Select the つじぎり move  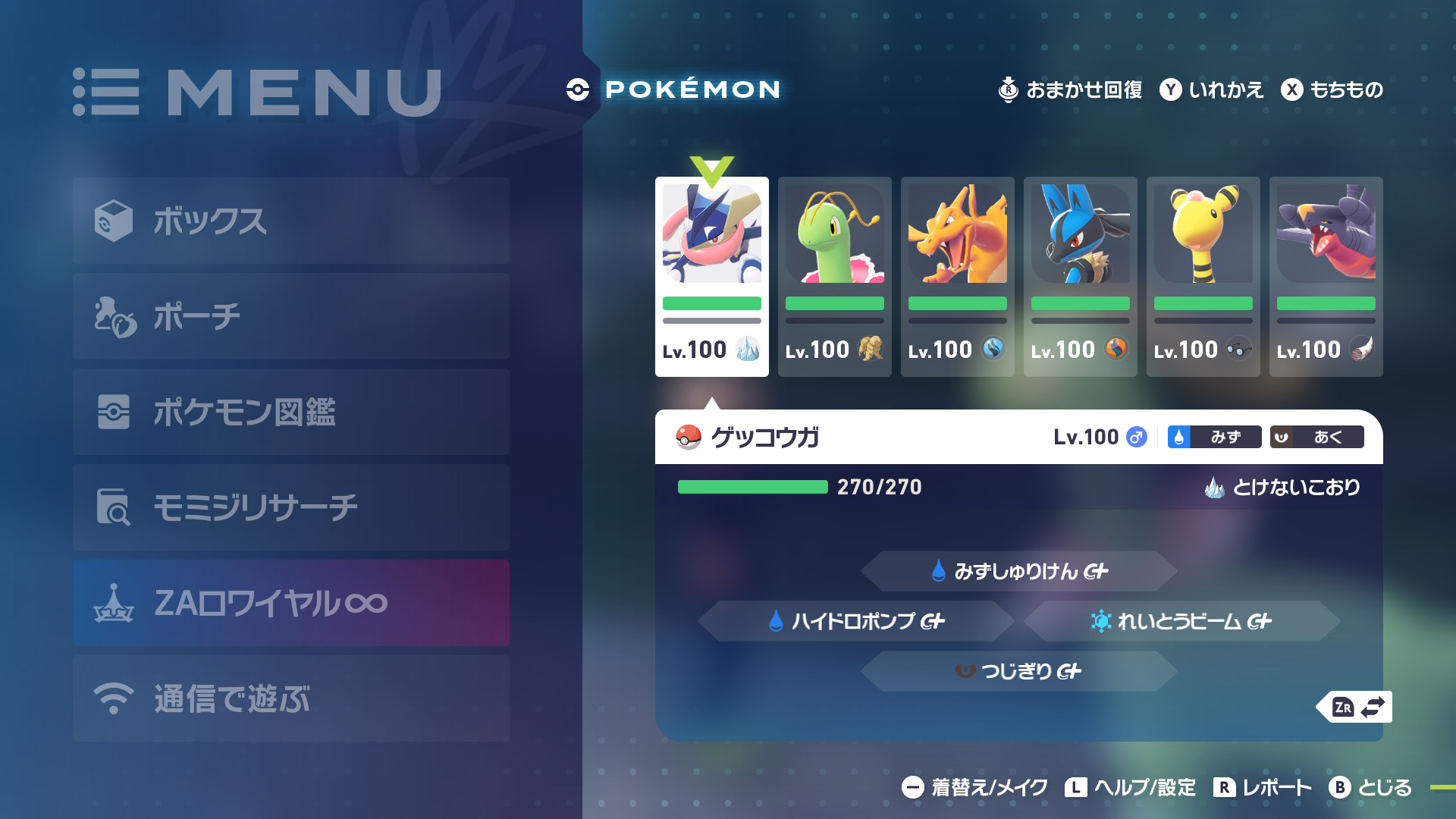(1018, 671)
